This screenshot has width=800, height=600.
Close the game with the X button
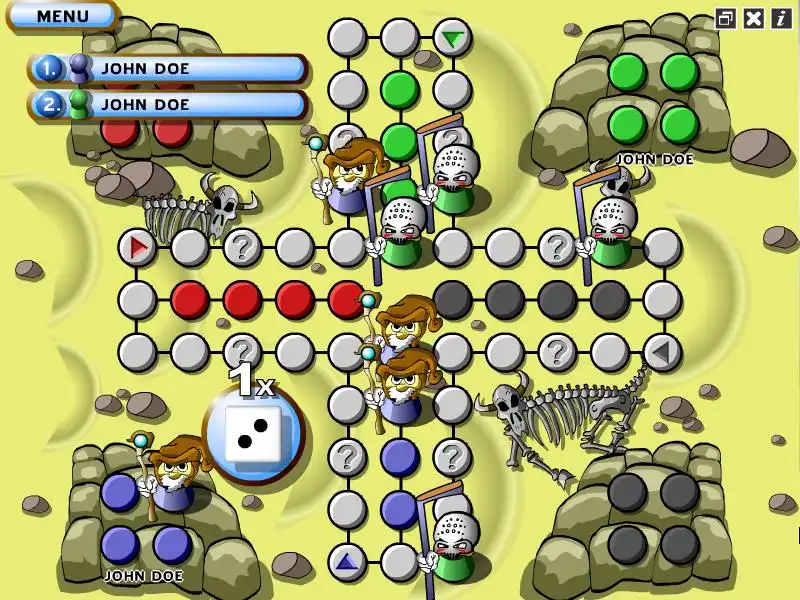[x=754, y=17]
